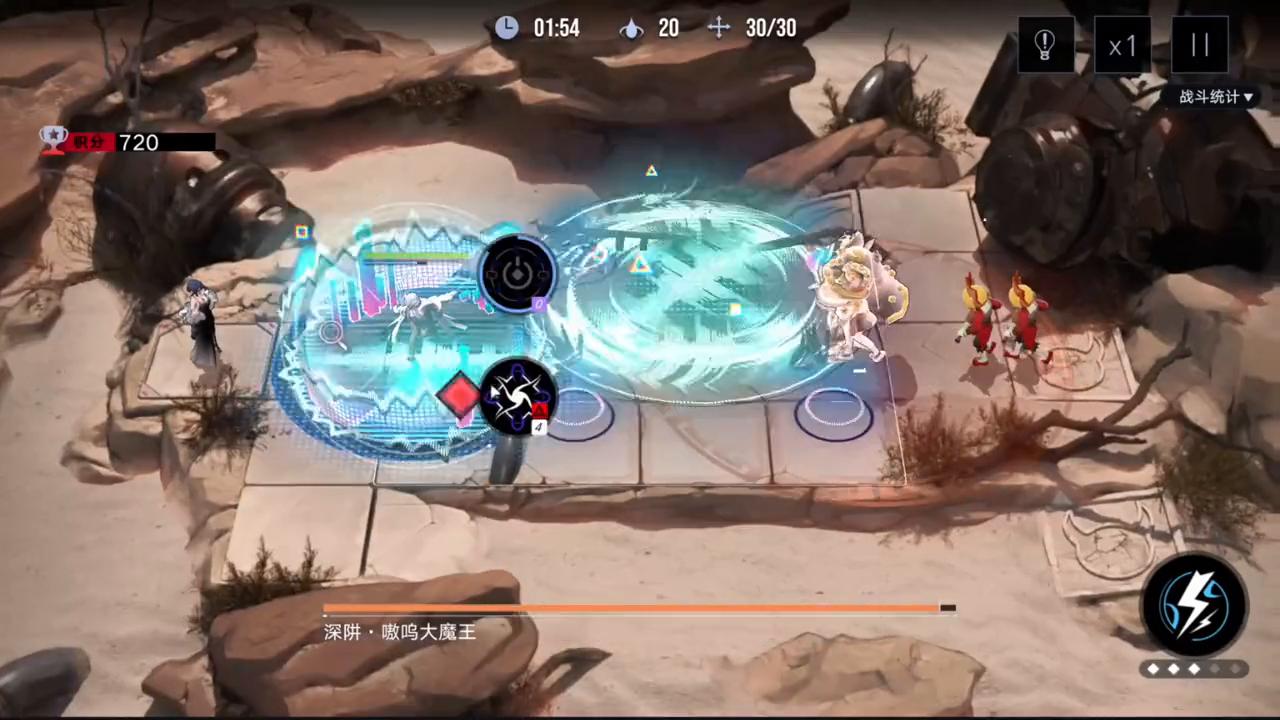Select the 深阱·嗷呜大魔王 boss name label
Image resolution: width=1280 pixels, height=720 pixels.
click(x=398, y=632)
